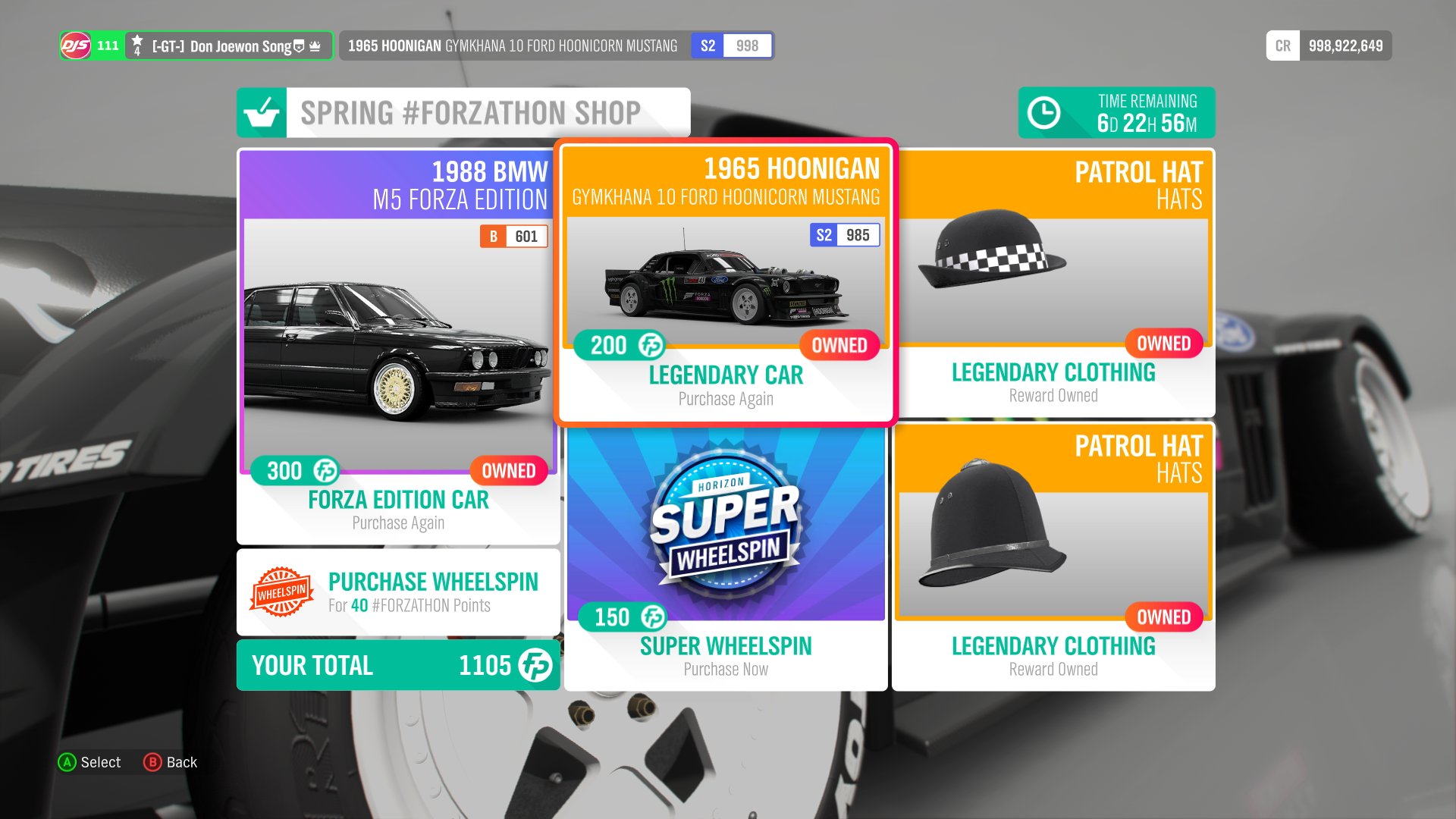Select Purchase Now on the Super Wheelspin card
Screen dimensions: 1456x819
[x=726, y=668]
